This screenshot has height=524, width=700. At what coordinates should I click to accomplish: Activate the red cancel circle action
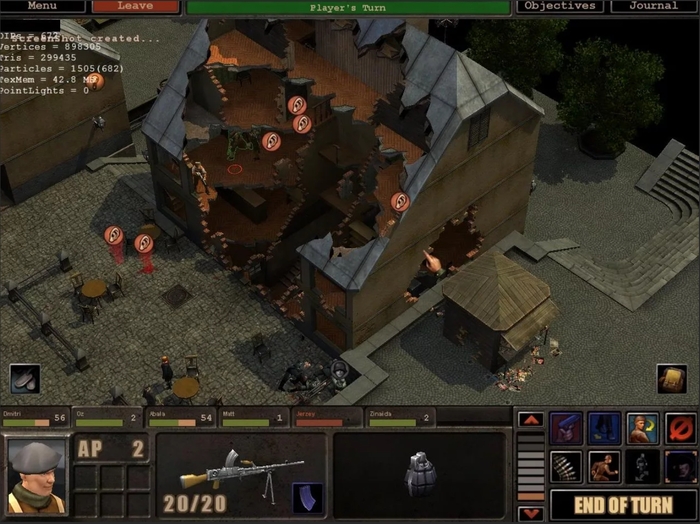[x=680, y=428]
